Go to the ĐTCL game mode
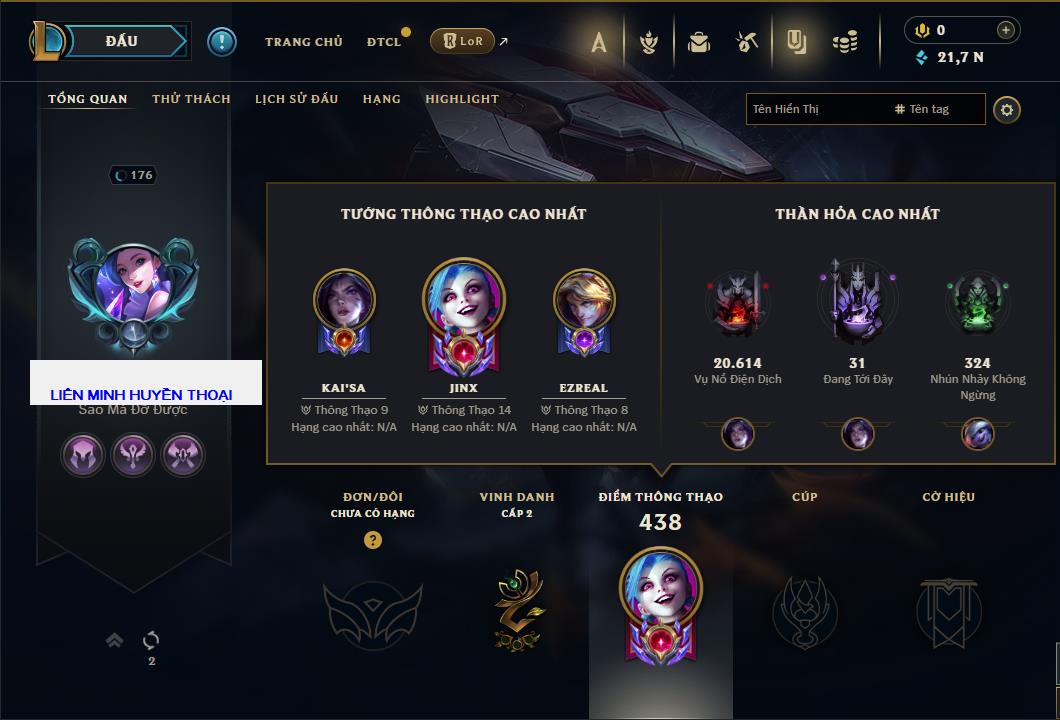 point(384,42)
